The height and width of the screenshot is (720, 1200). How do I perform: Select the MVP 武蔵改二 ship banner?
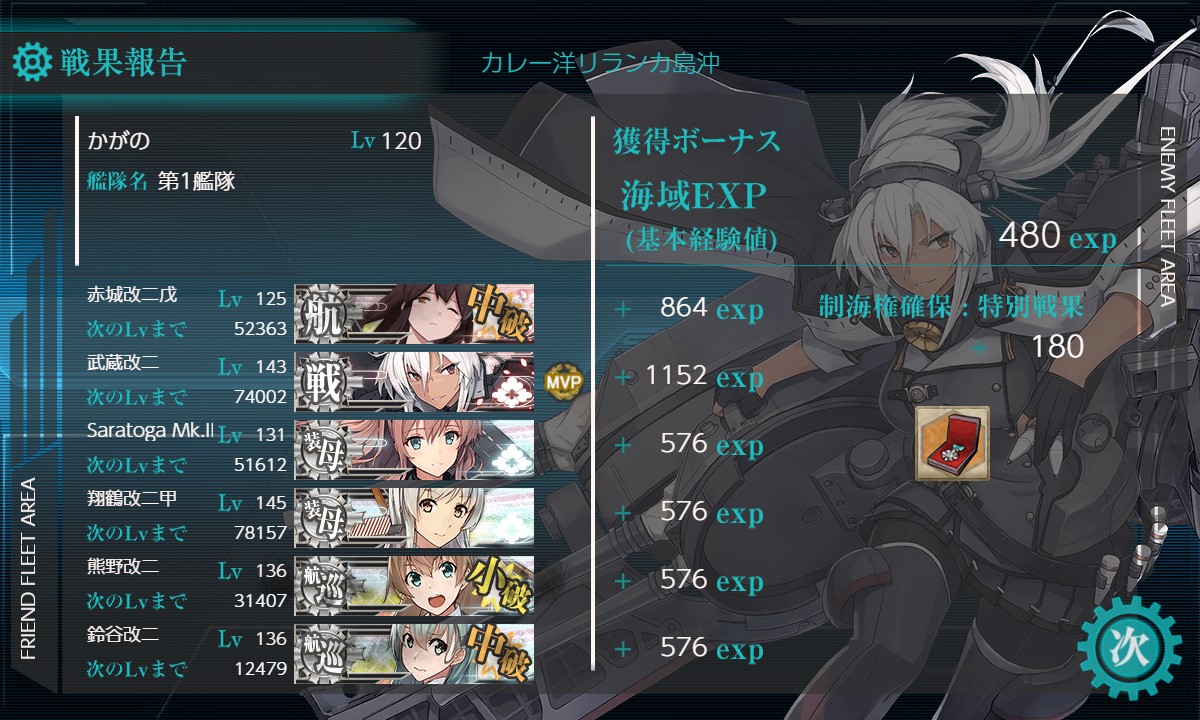pos(414,380)
